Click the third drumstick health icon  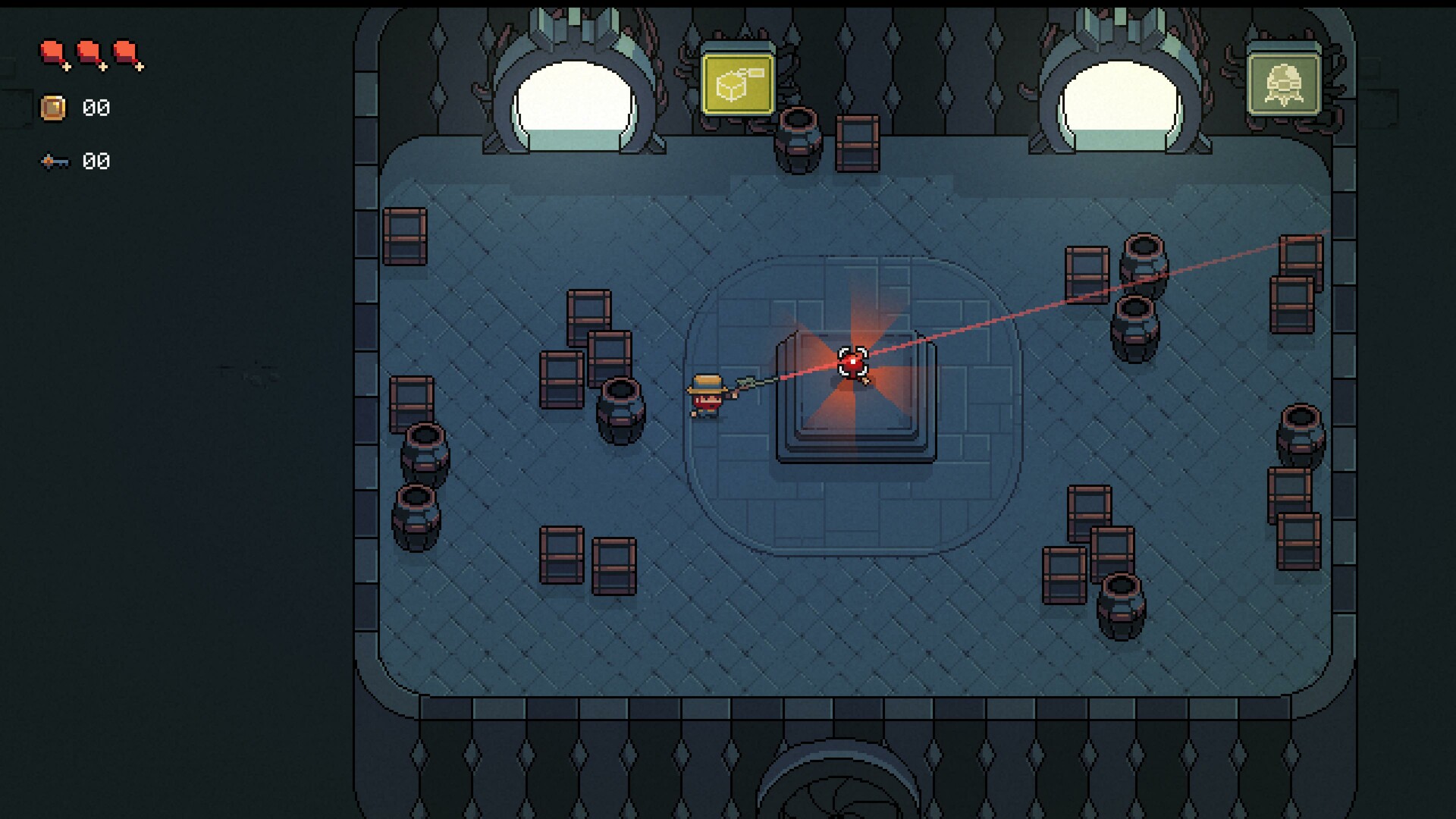point(126,53)
